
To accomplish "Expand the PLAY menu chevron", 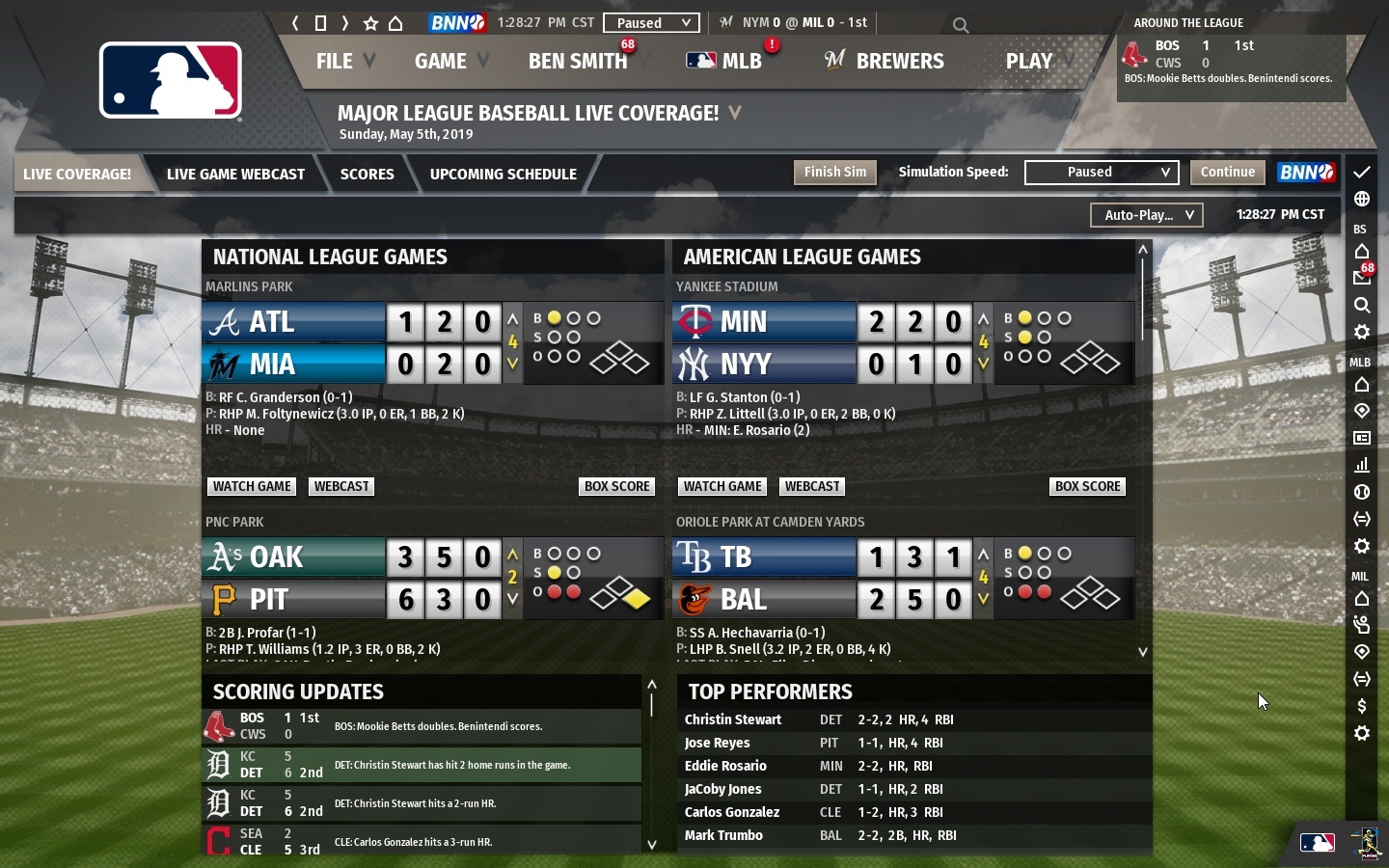I will coord(1067,62).
